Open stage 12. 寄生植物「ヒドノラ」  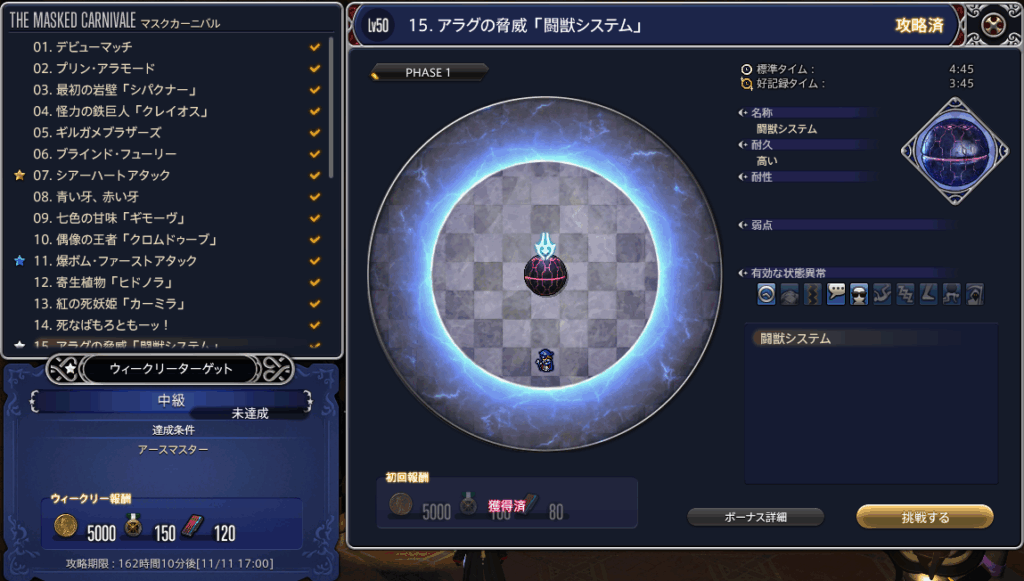104,282
